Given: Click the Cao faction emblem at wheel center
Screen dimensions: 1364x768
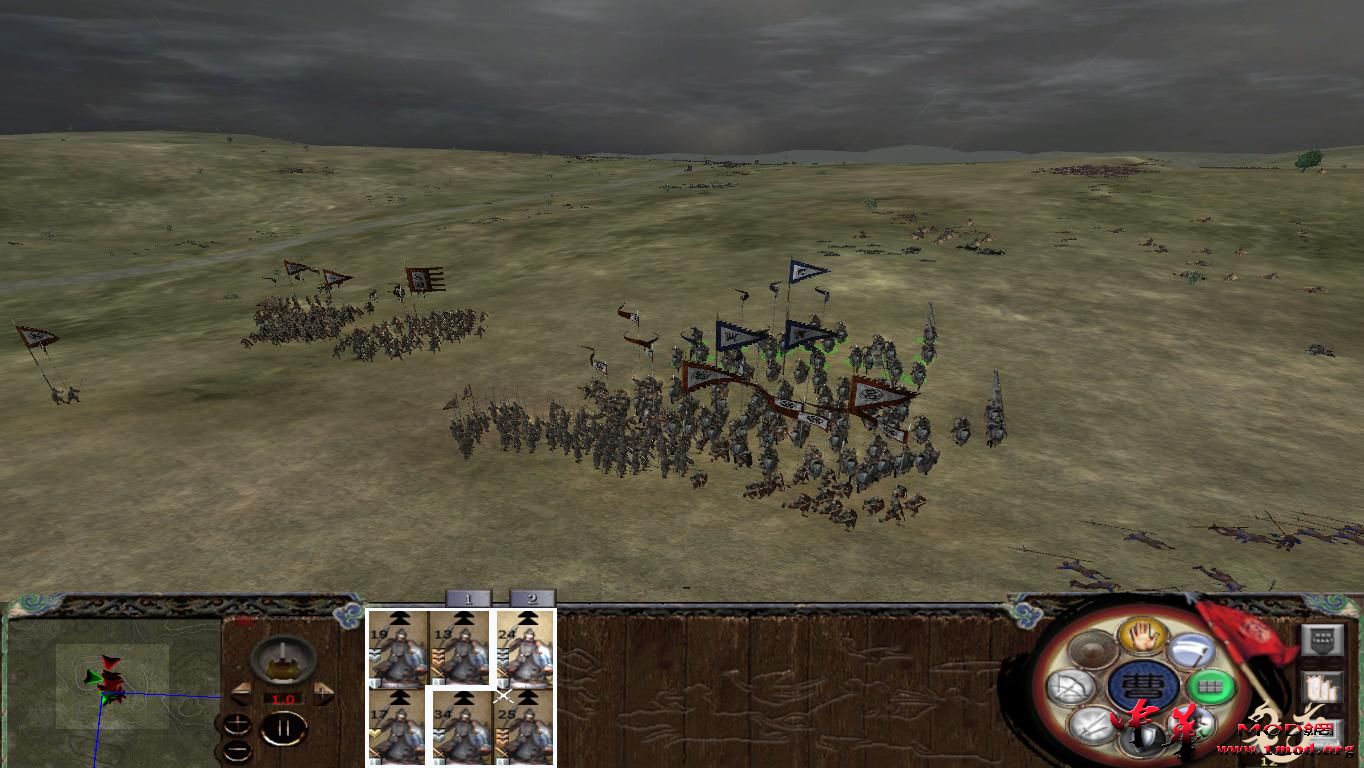Looking at the screenshot, I should (x=1144, y=687).
